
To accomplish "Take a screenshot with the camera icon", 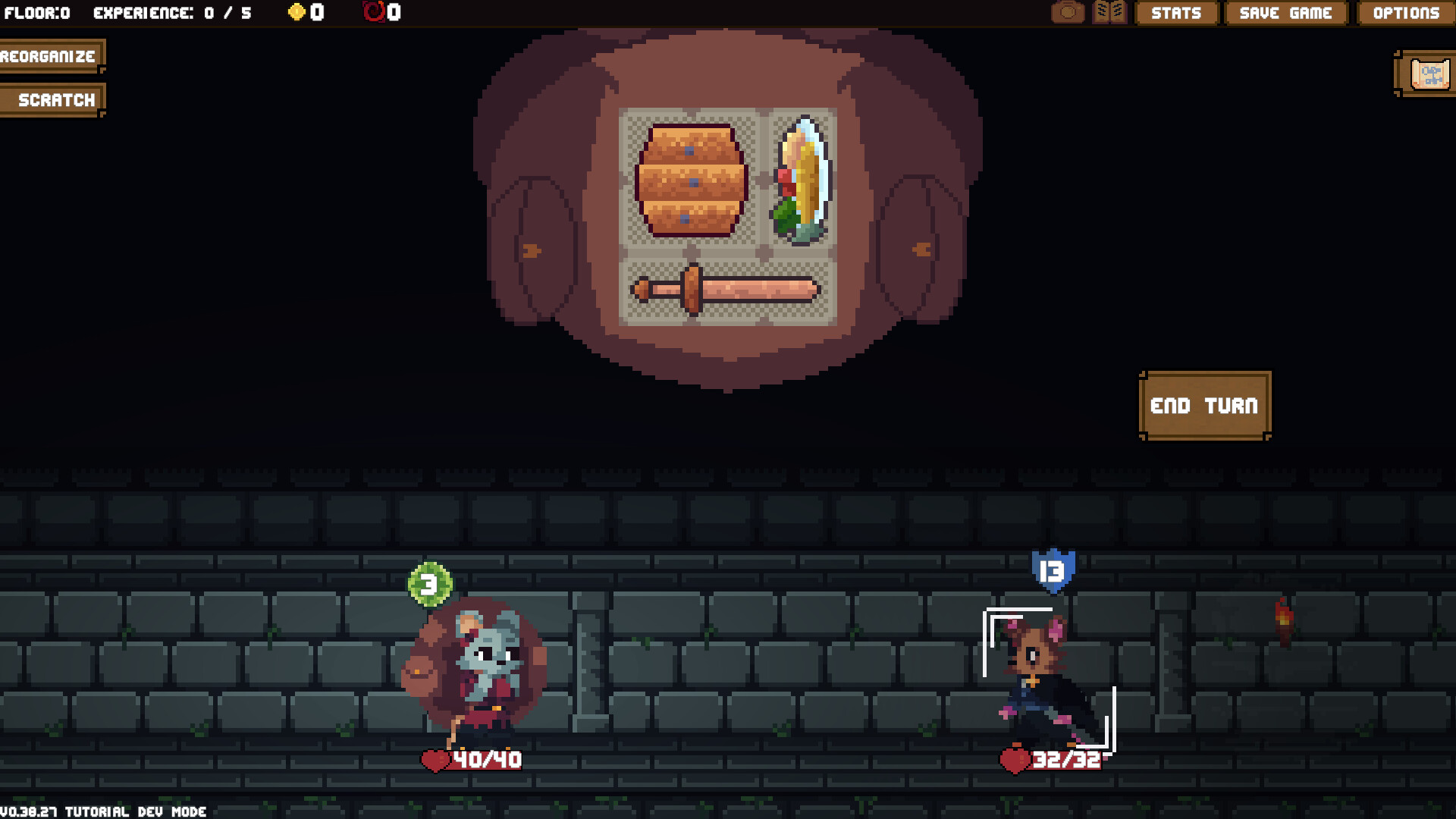I will (1068, 12).
